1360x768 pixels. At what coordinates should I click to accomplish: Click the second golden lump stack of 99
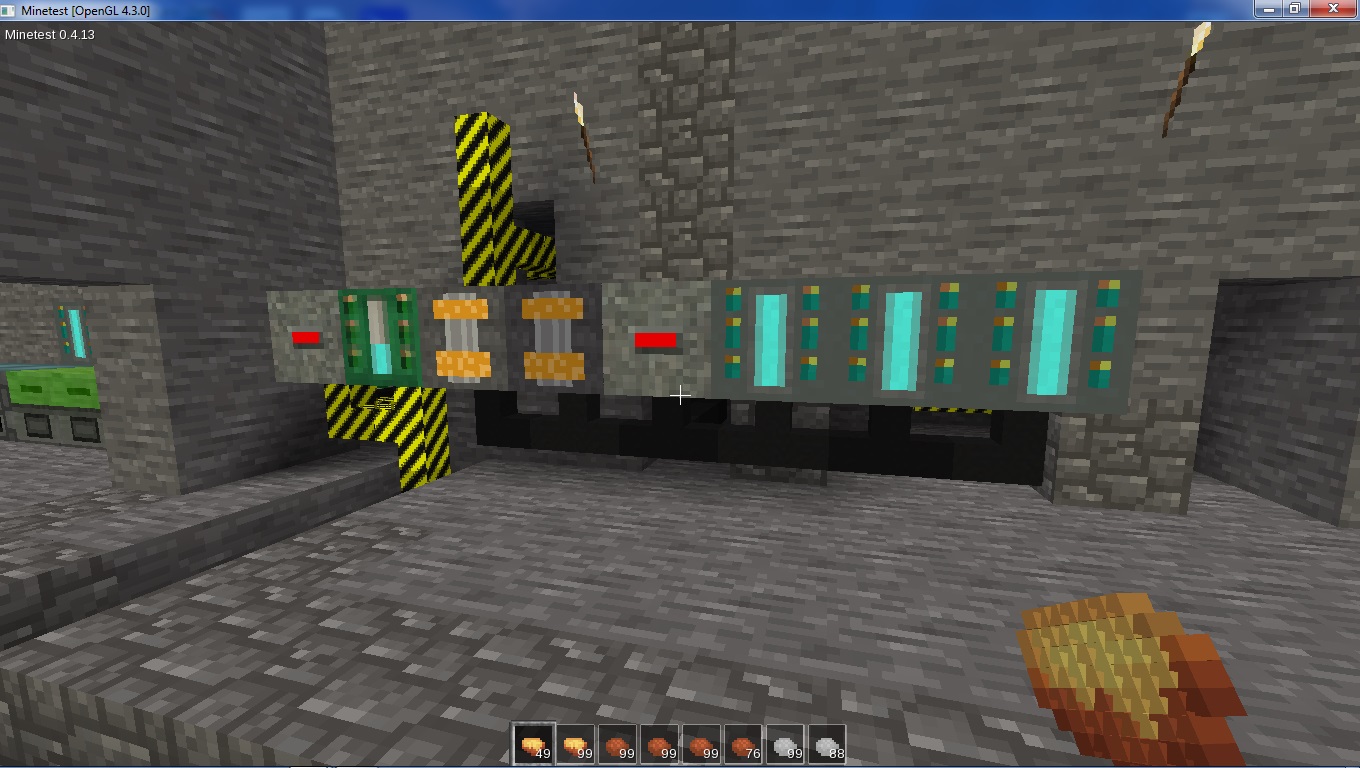click(576, 745)
